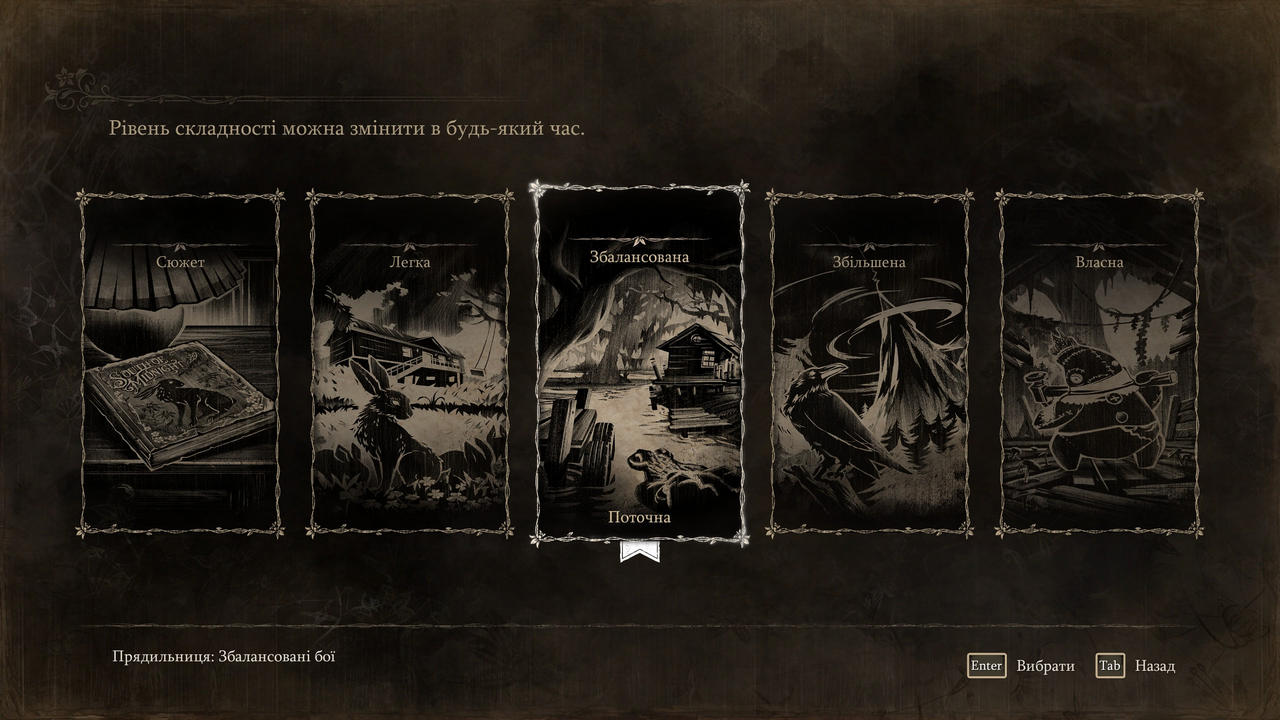Image resolution: width=1280 pixels, height=720 pixels.
Task: Confirm selection with the Вибрати button
Action: point(1022,666)
